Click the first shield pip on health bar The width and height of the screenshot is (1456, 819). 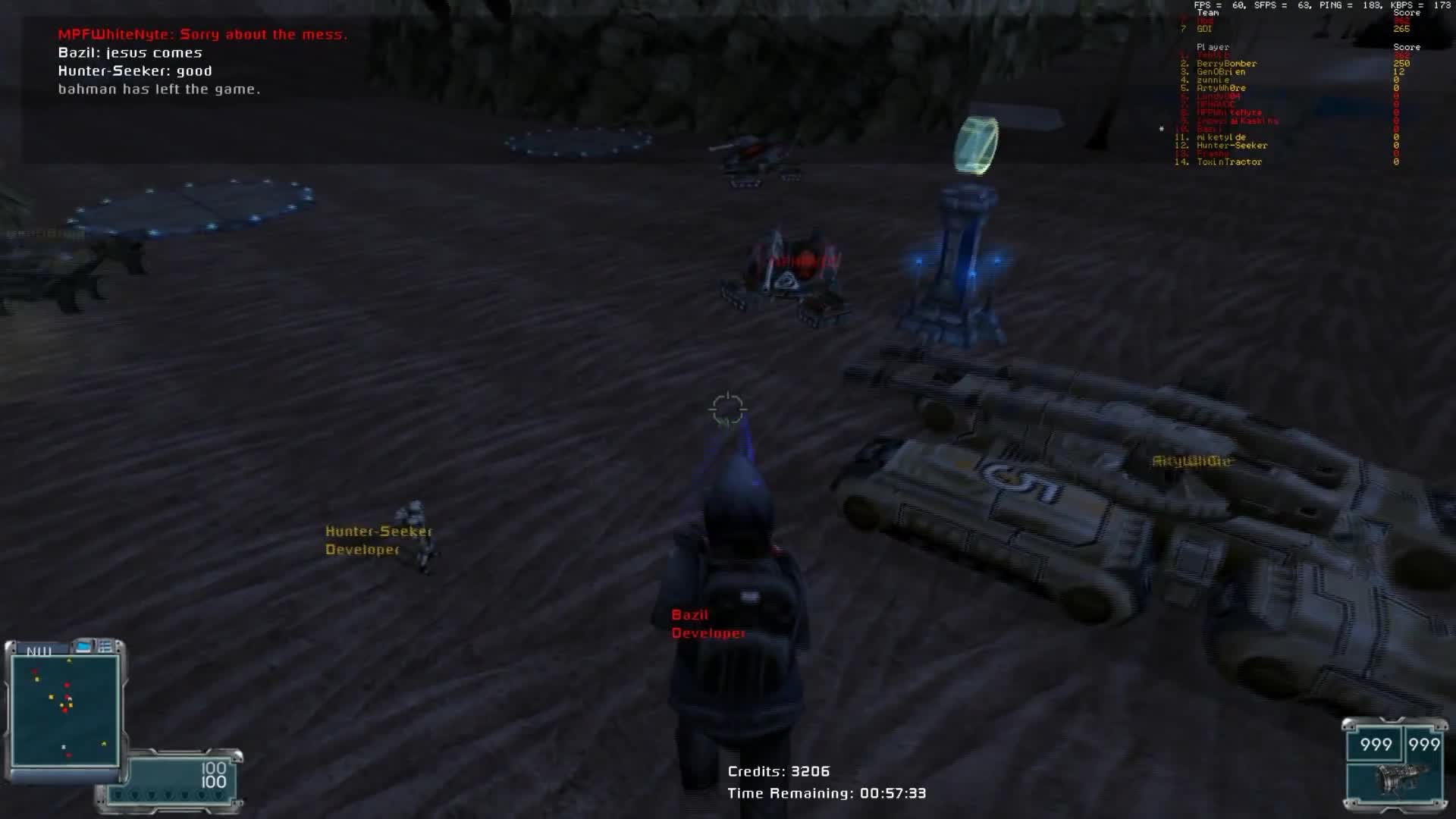118,795
